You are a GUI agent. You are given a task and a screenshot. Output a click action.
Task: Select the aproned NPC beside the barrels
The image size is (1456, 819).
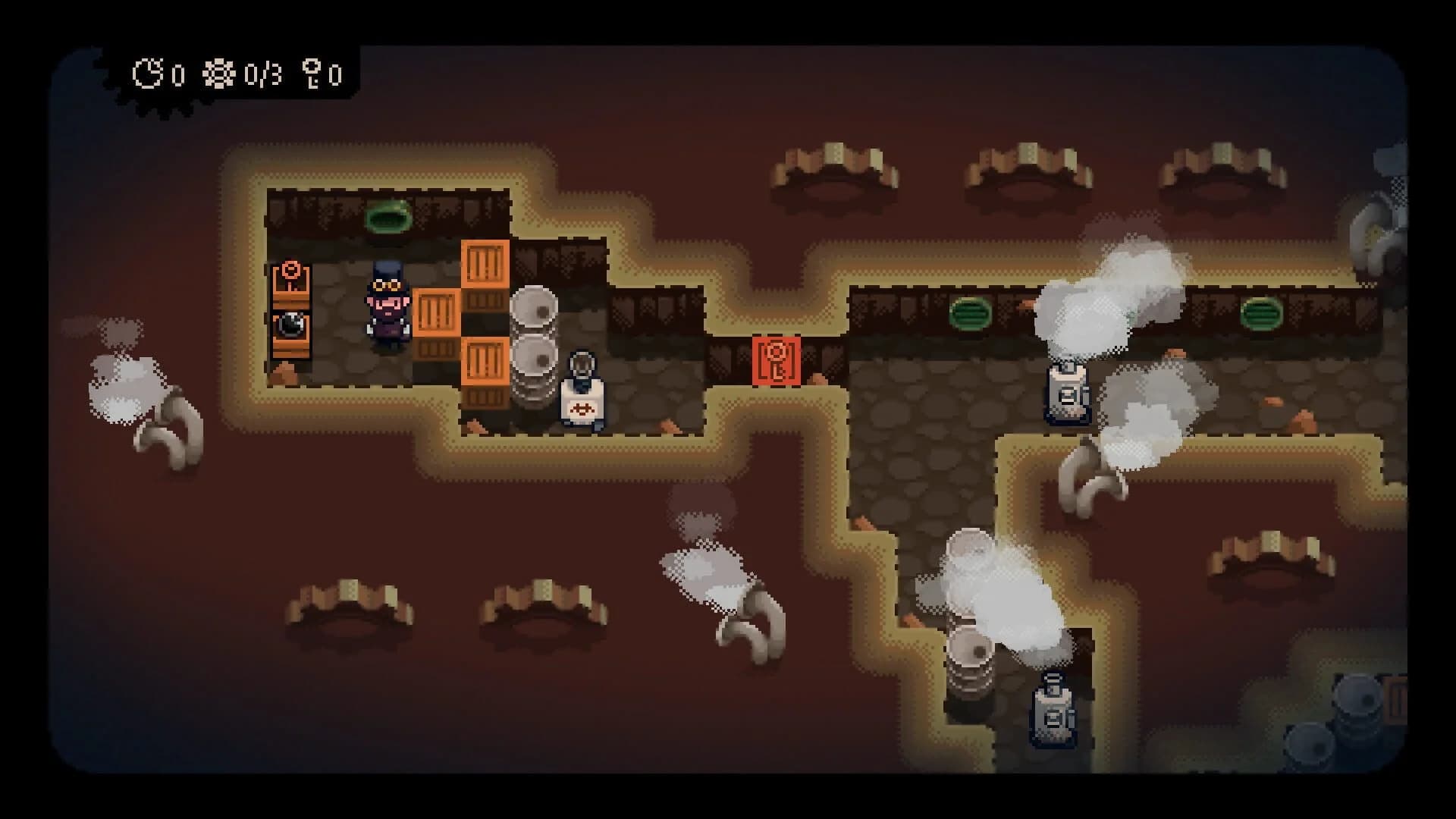click(581, 383)
